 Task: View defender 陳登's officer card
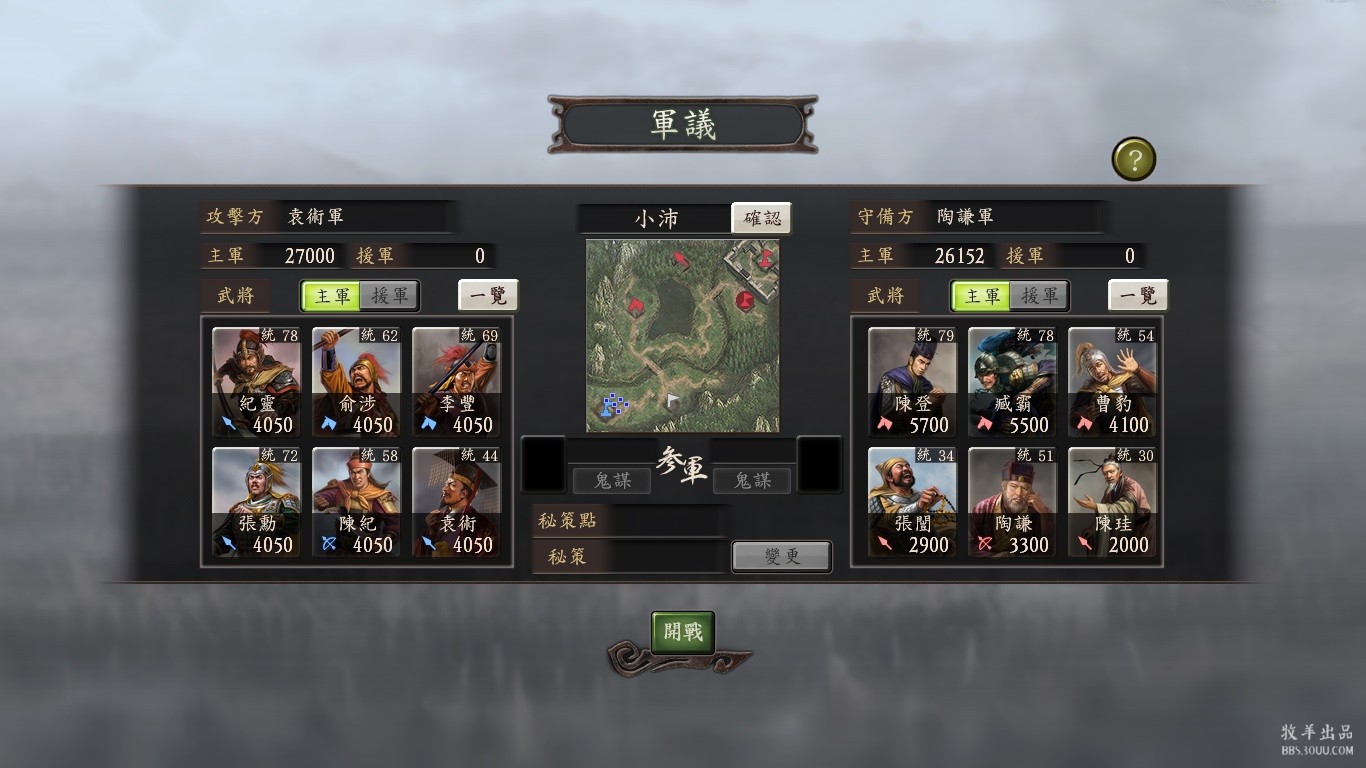(x=912, y=382)
